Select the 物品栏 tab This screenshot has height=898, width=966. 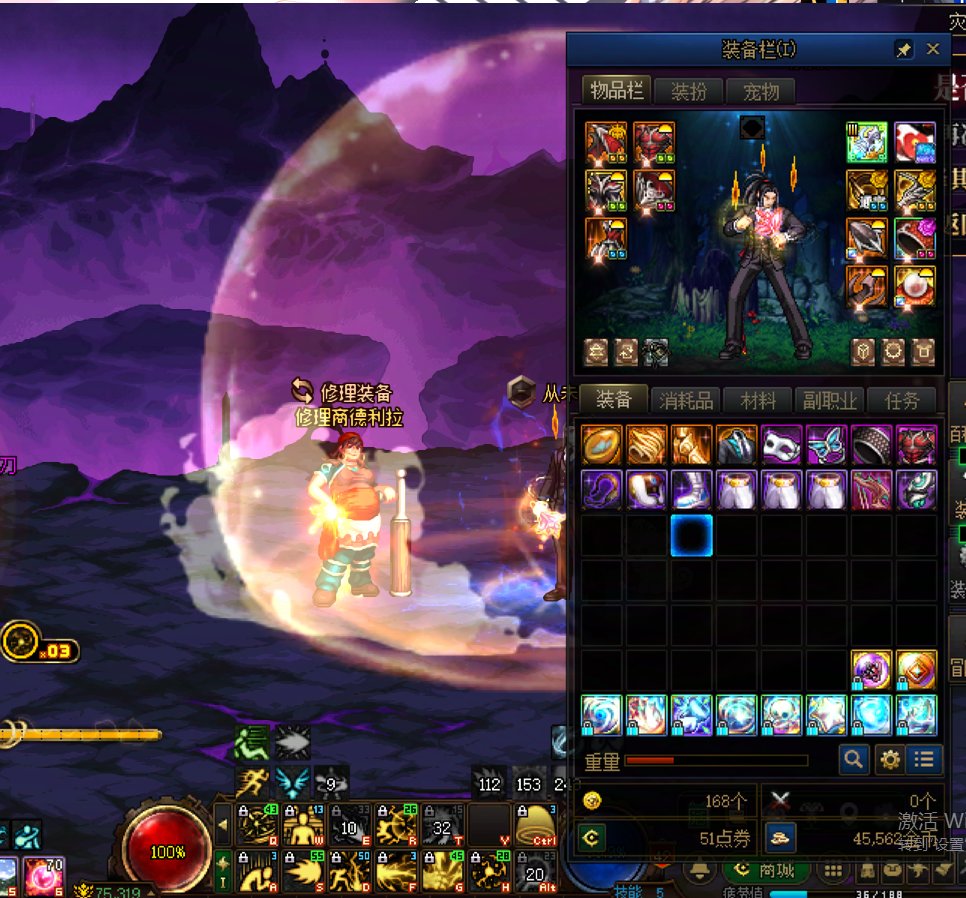point(617,91)
